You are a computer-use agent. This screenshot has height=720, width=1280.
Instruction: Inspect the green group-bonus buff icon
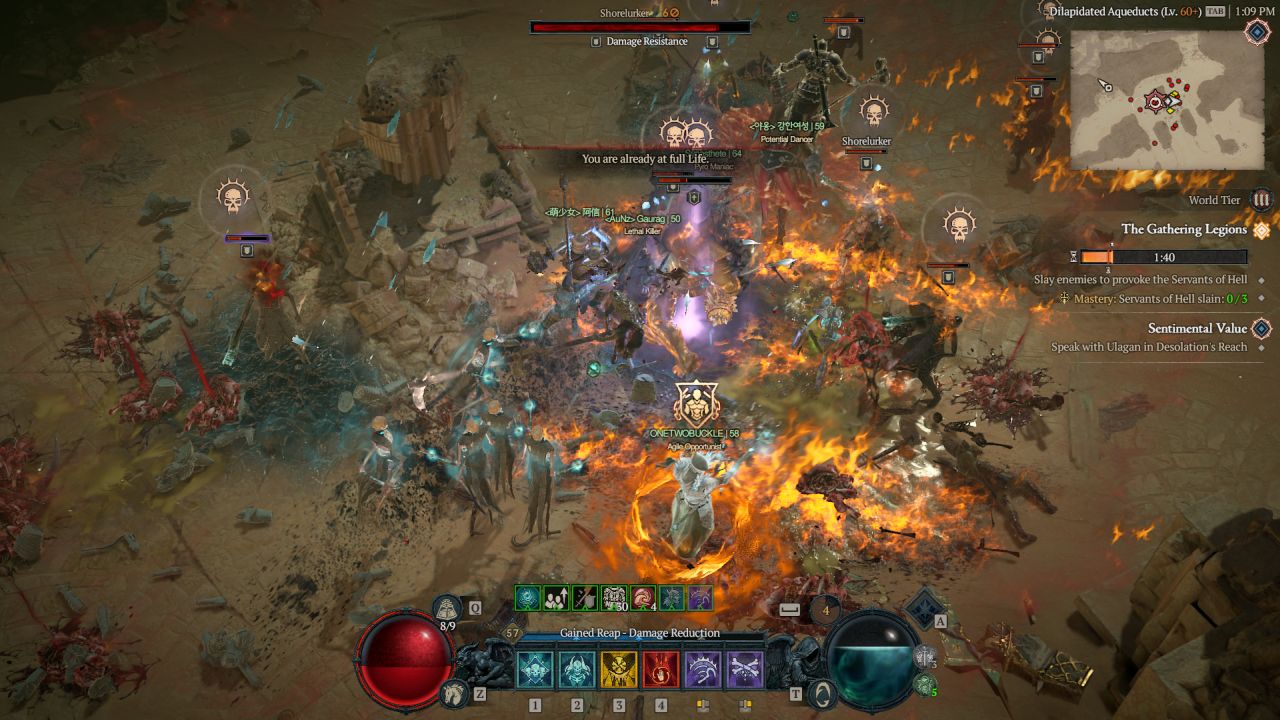[556, 598]
